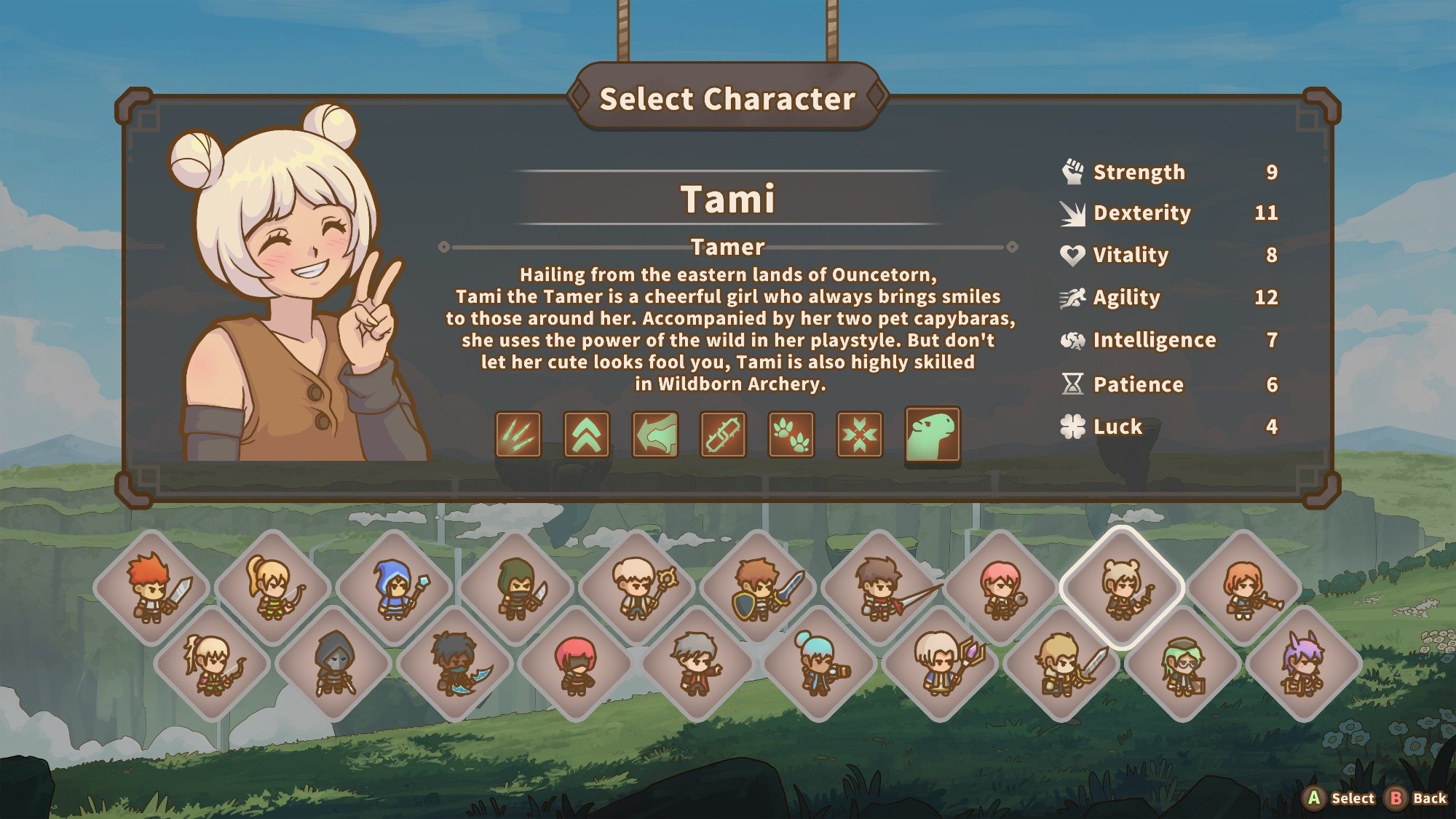View the charging beast arrow skill icon

(x=655, y=435)
